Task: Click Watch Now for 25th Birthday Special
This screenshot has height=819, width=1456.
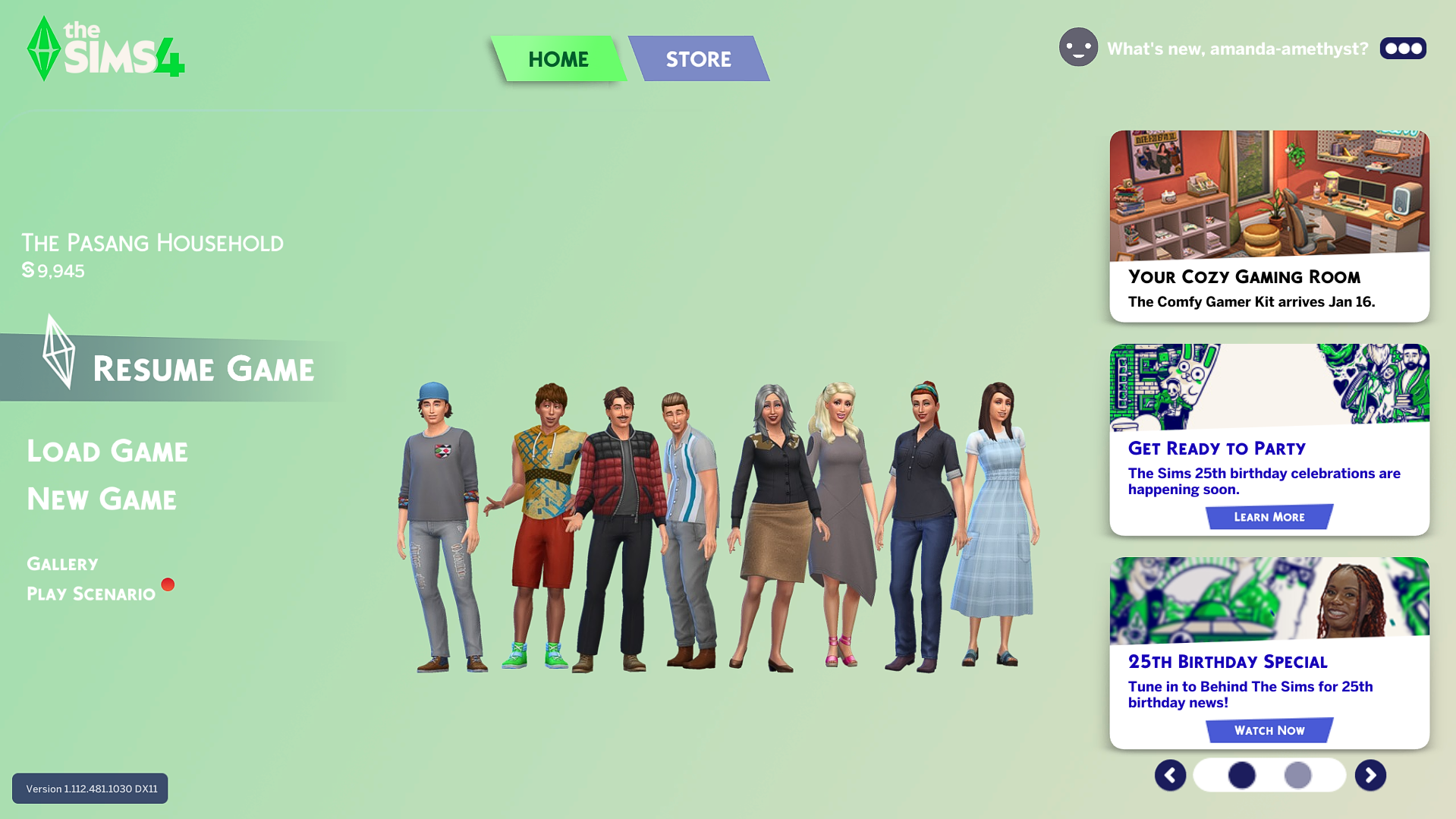Action: (x=1269, y=730)
